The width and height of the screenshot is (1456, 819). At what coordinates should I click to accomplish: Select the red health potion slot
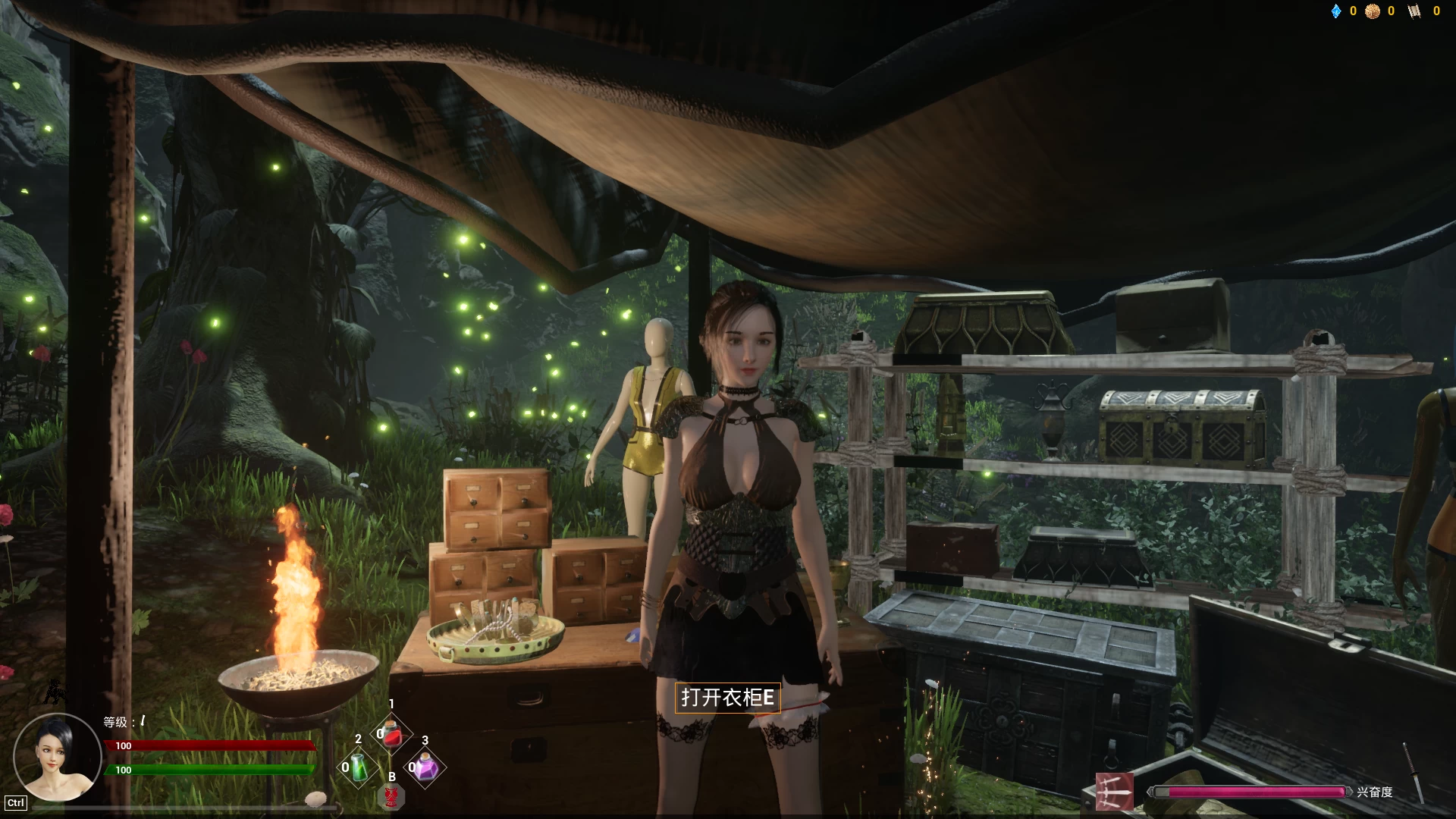tap(391, 733)
